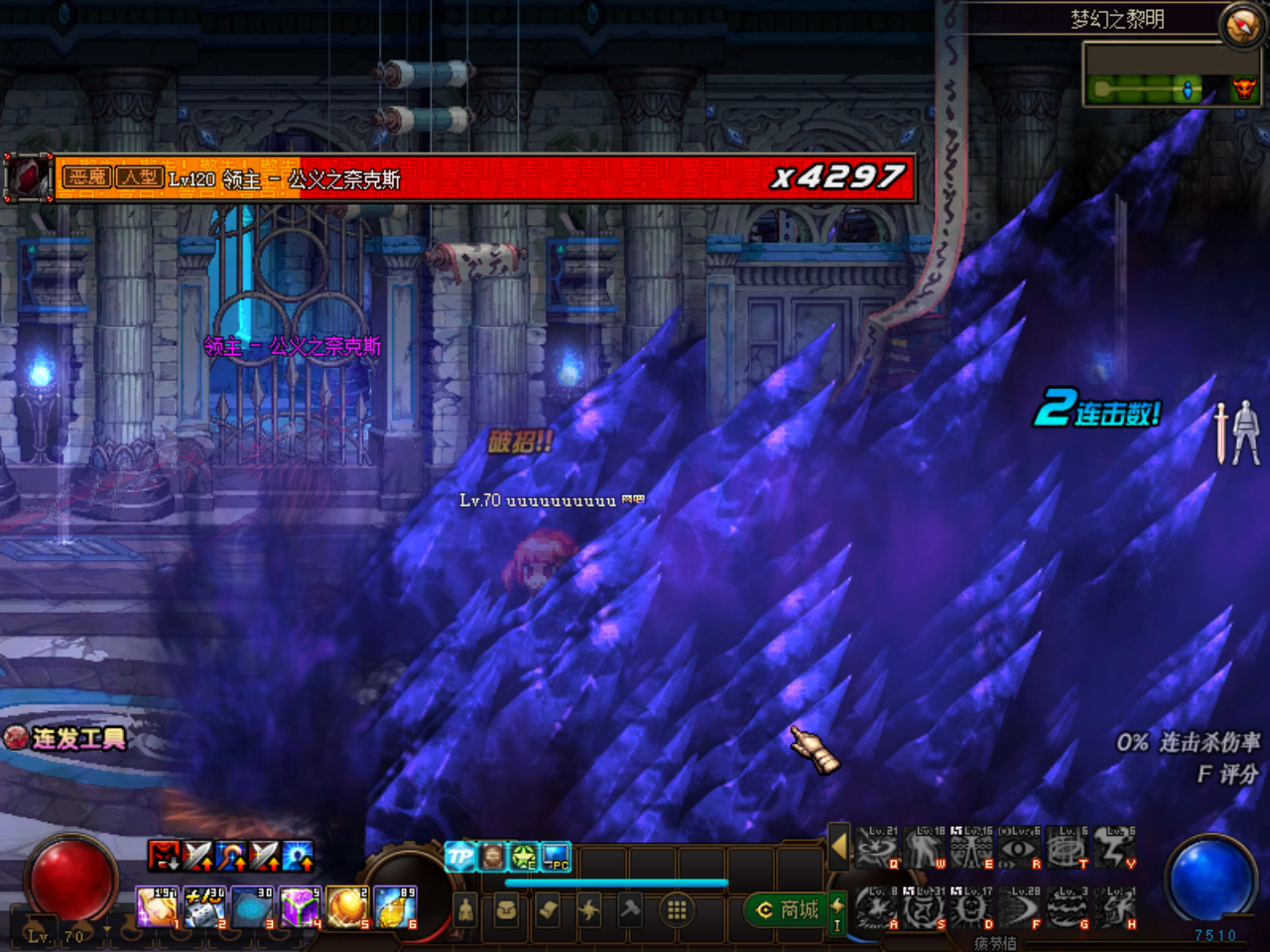Use the yellow crystal in quickslot 6

pos(396,907)
